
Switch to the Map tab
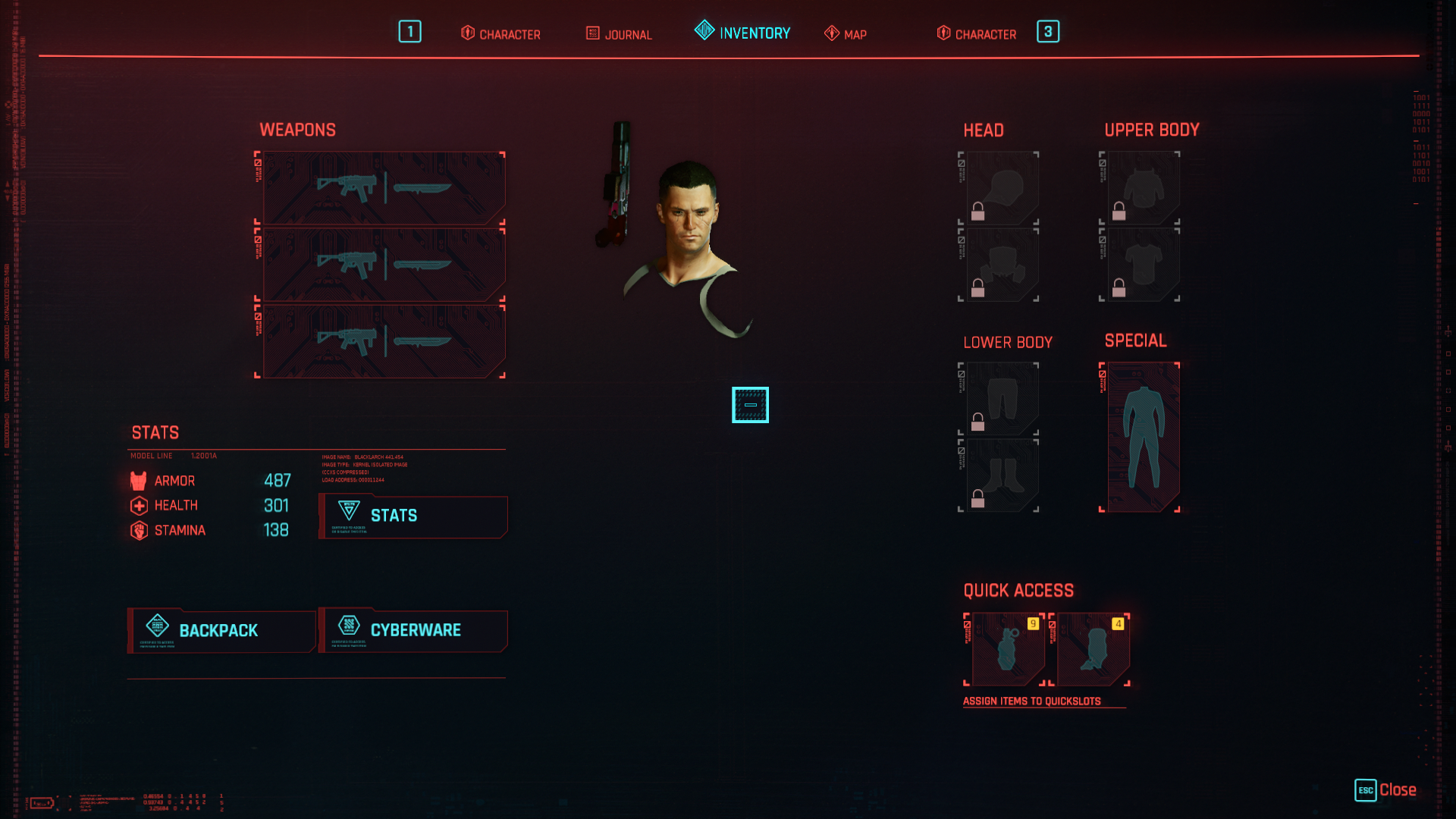click(x=846, y=34)
